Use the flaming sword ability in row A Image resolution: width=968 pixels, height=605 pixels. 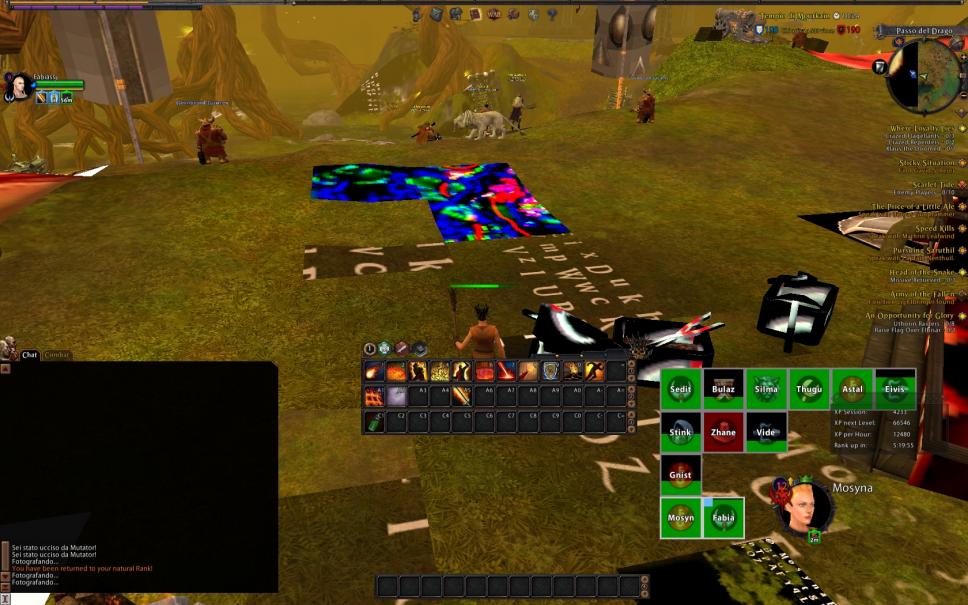coord(462,396)
